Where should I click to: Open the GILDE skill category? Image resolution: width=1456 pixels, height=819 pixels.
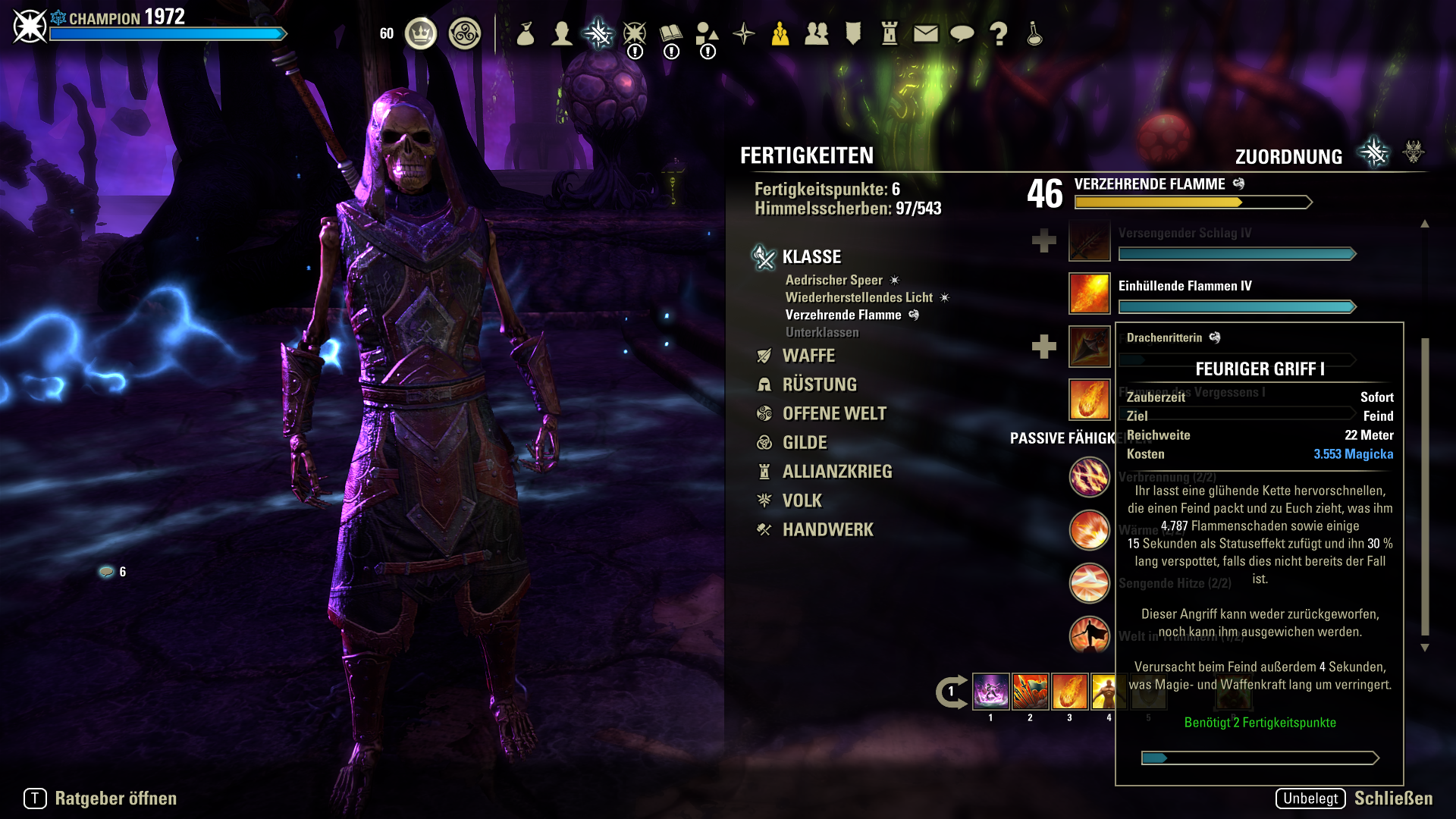coord(805,442)
